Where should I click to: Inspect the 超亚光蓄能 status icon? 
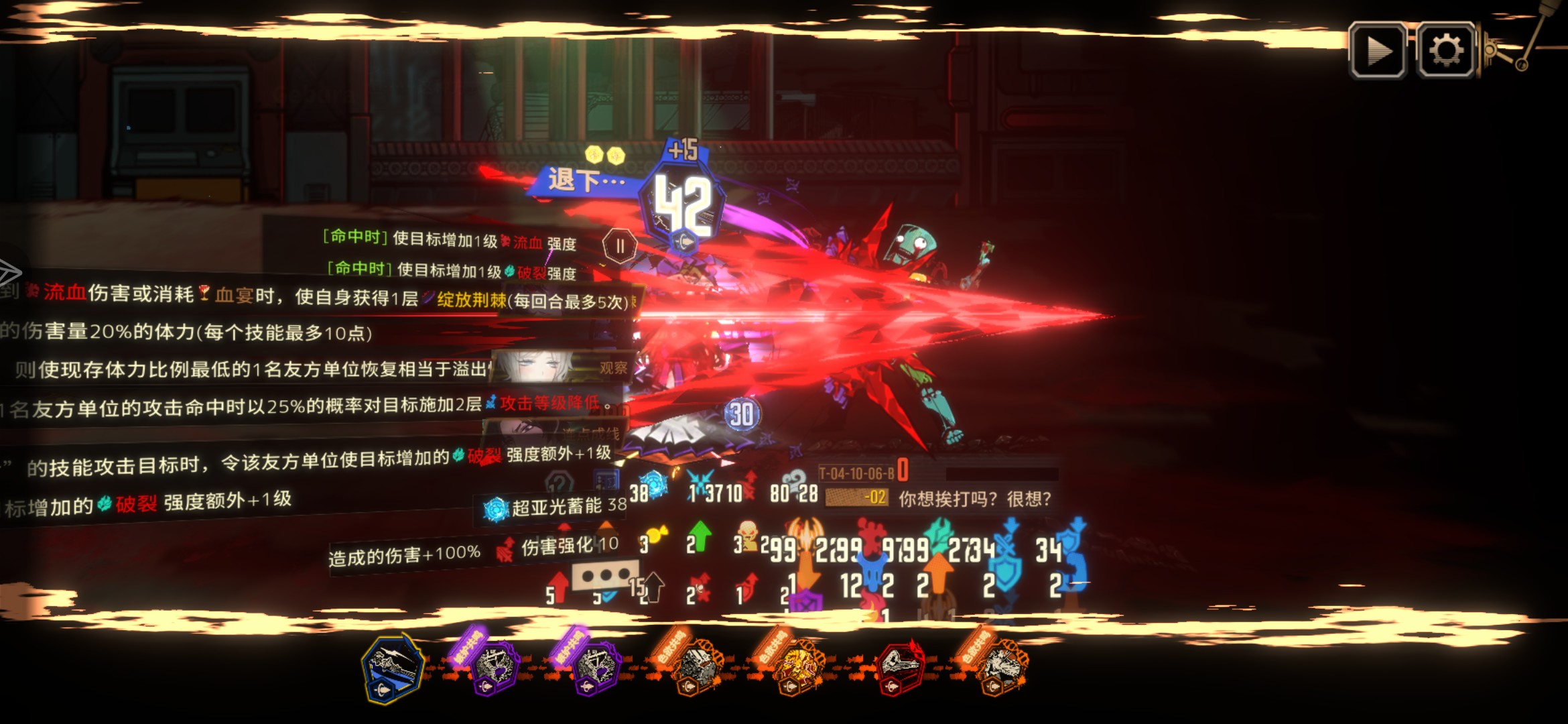coord(497,509)
